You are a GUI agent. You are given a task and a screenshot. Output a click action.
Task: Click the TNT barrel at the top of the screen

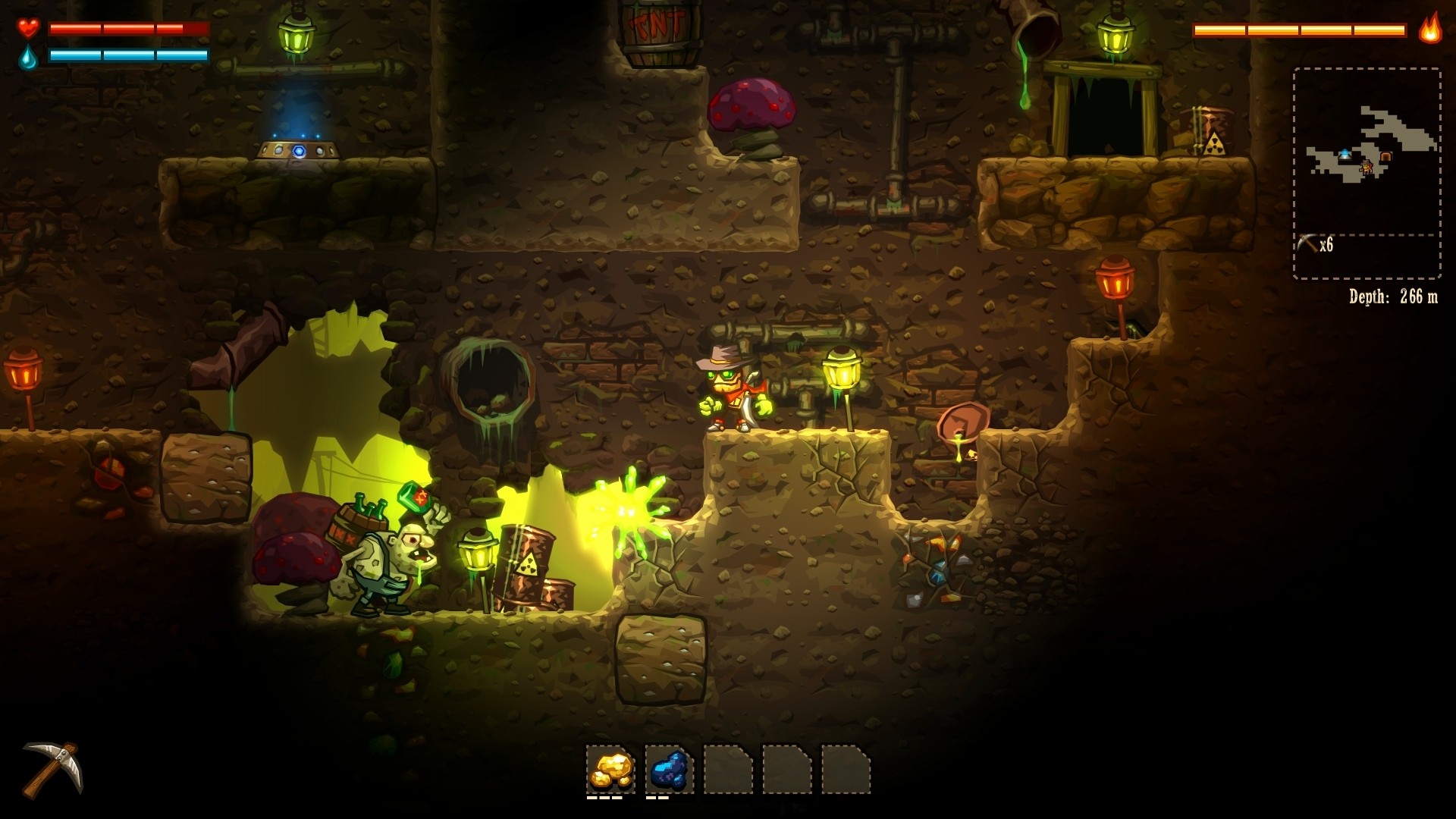click(657, 30)
